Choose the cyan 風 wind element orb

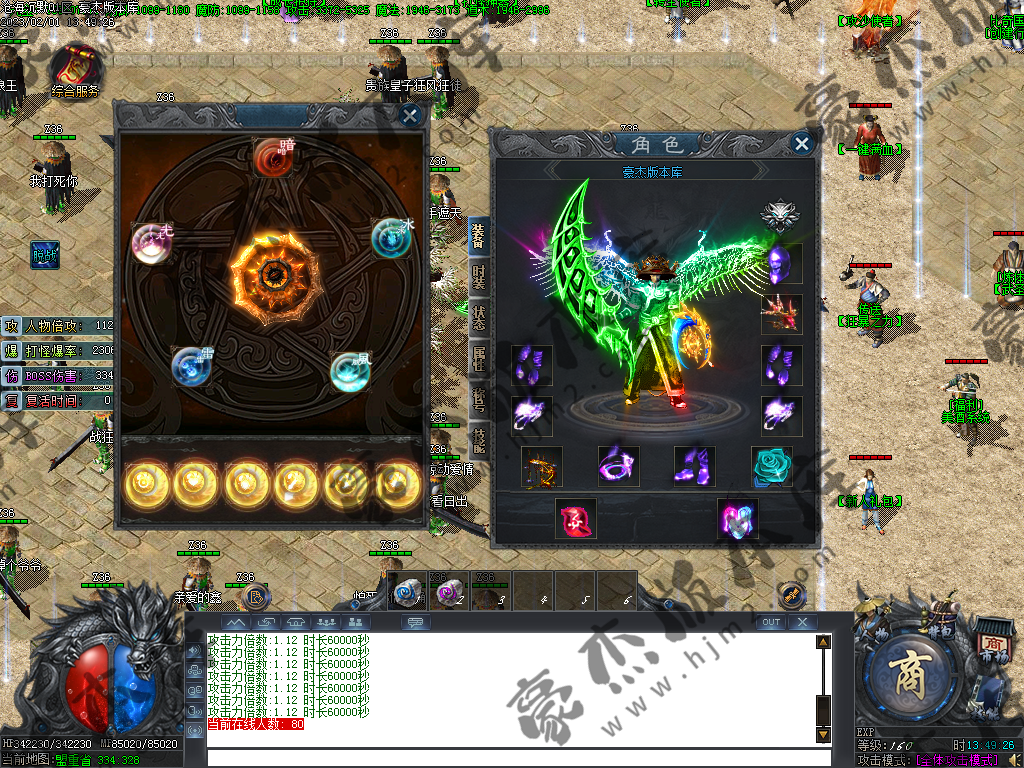(x=351, y=371)
